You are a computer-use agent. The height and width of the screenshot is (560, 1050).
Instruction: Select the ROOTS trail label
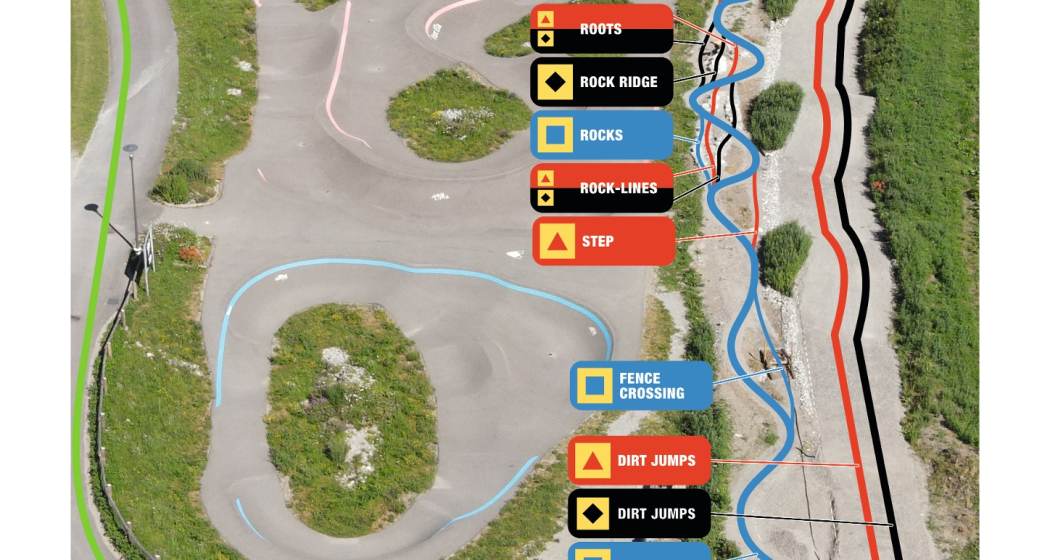coord(601,29)
